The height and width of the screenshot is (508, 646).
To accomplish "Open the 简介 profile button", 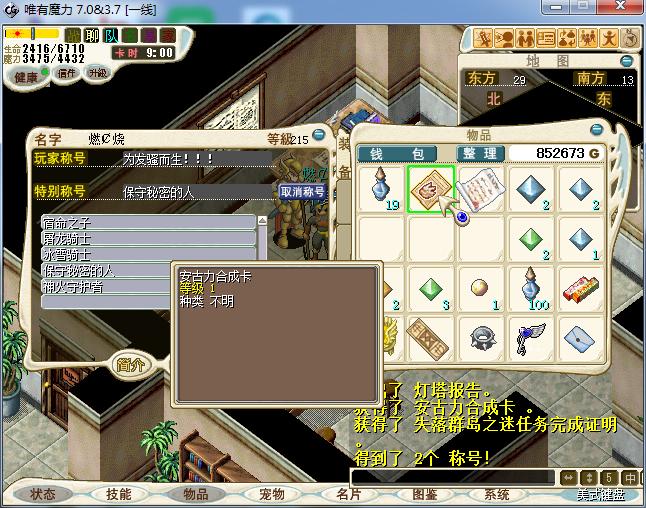I will (x=131, y=364).
